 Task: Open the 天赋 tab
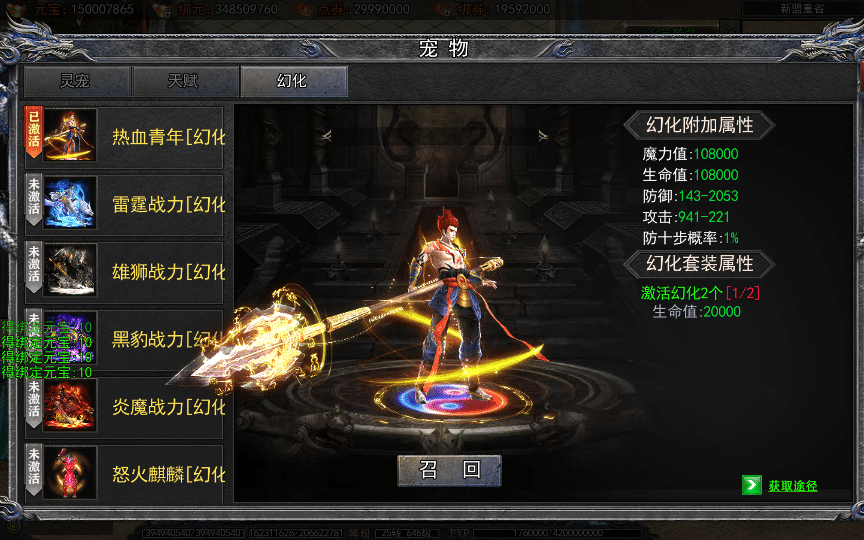(185, 82)
